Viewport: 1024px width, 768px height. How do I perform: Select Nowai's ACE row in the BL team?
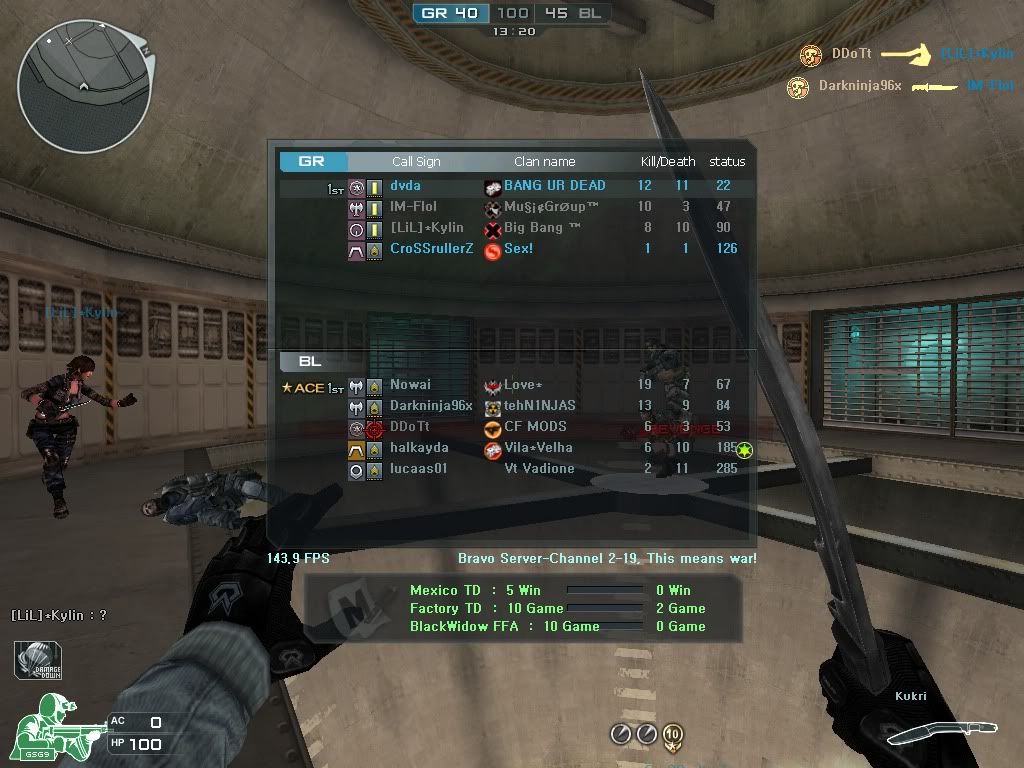tap(510, 385)
